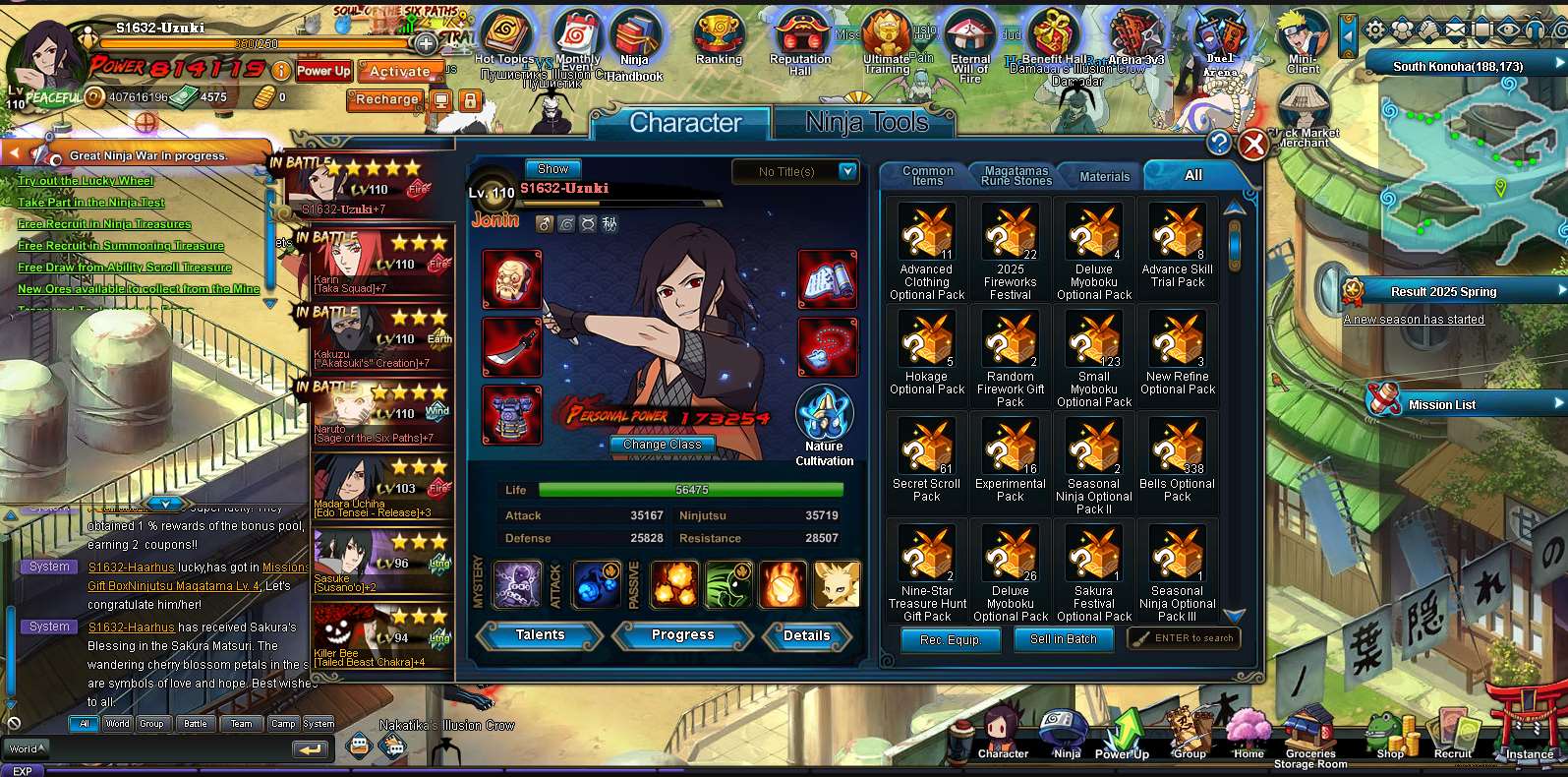Follow the Try out the Lucky Wheel link
The image size is (1568, 777).
click(x=84, y=180)
